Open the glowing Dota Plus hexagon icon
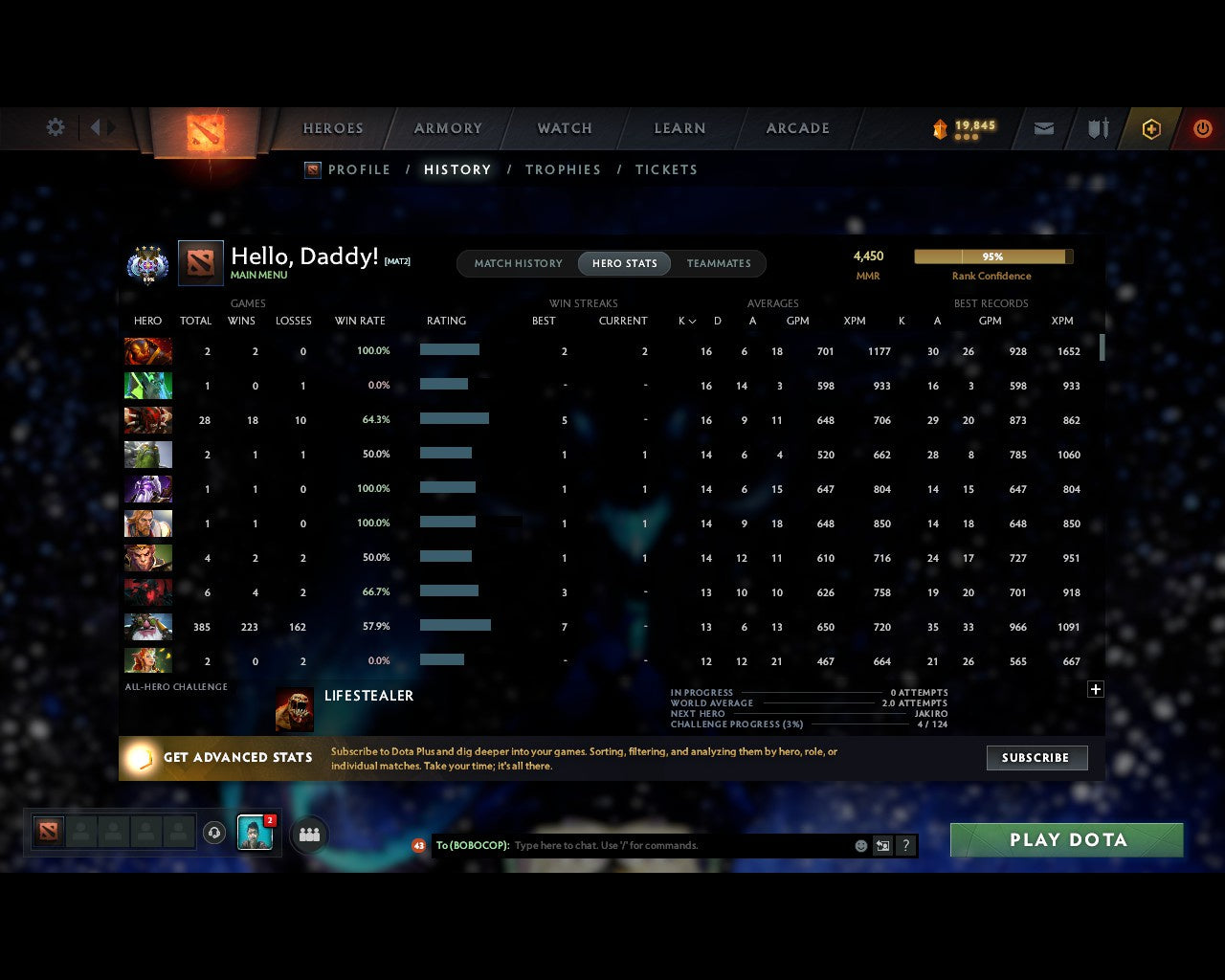Screen dimensions: 1225x980 click(x=1151, y=127)
